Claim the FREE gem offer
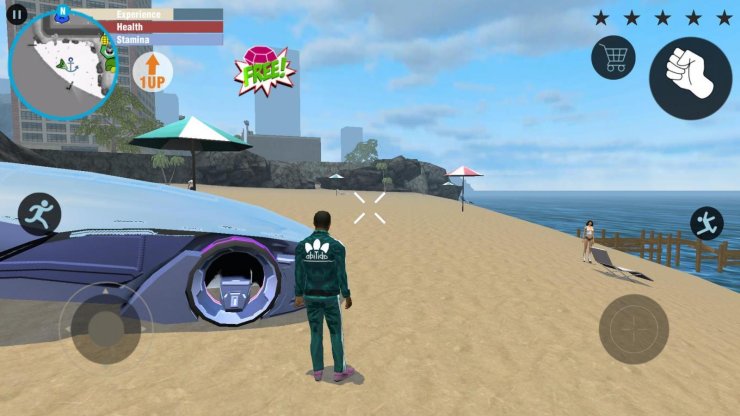740x416 pixels. [x=264, y=71]
